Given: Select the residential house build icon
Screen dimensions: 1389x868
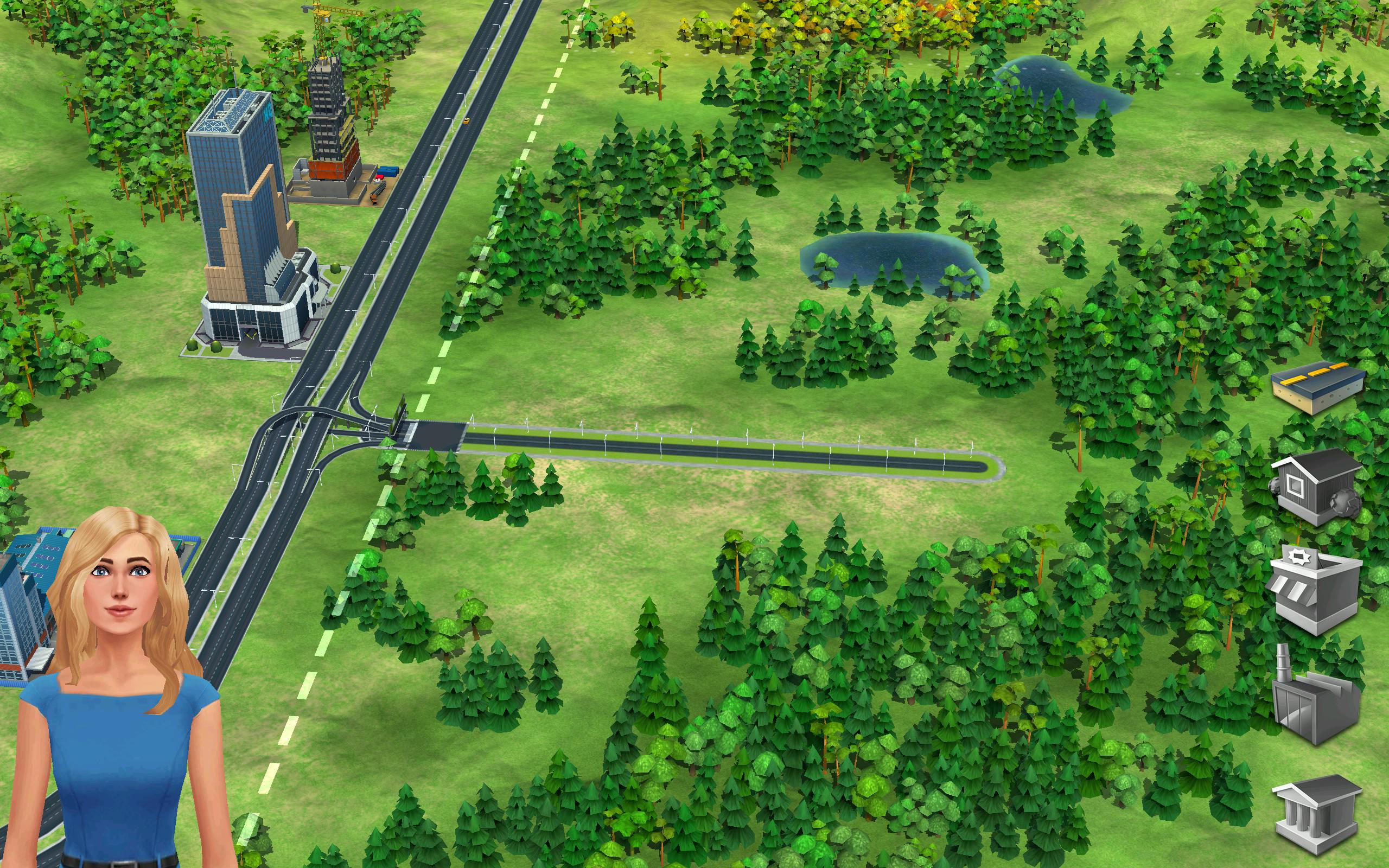Looking at the screenshot, I should click(1316, 486).
